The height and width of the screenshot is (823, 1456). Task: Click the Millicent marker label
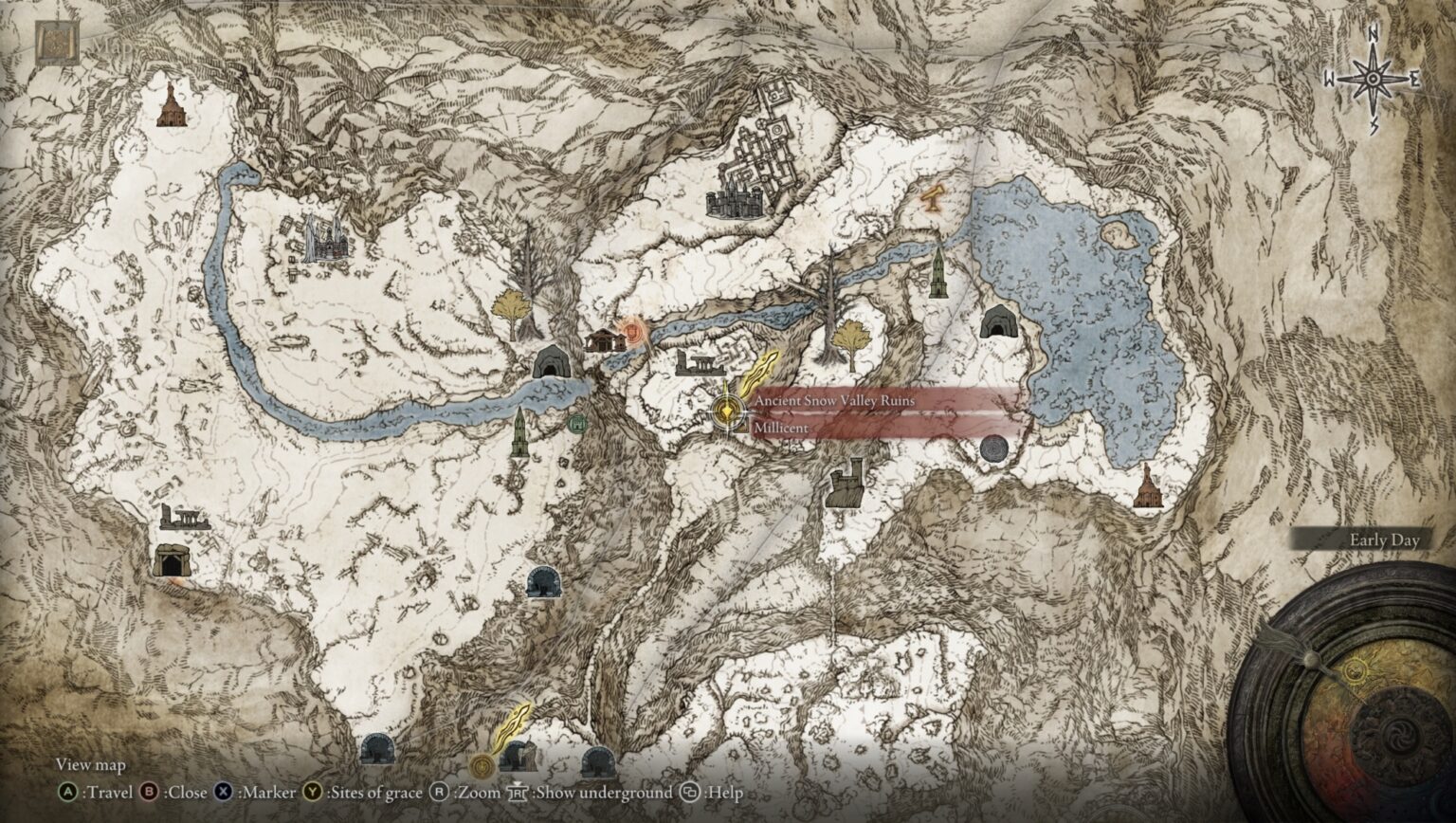pyautogui.click(x=780, y=428)
